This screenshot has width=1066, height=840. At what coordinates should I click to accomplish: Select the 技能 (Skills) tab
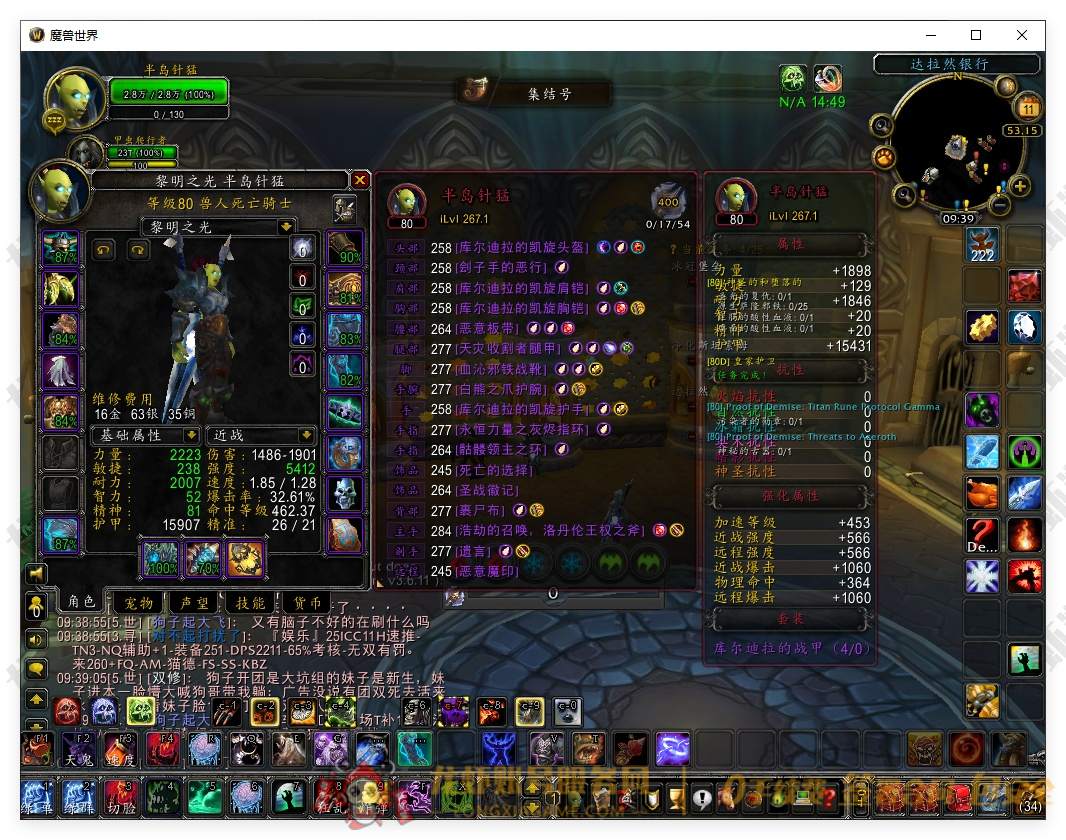point(250,603)
